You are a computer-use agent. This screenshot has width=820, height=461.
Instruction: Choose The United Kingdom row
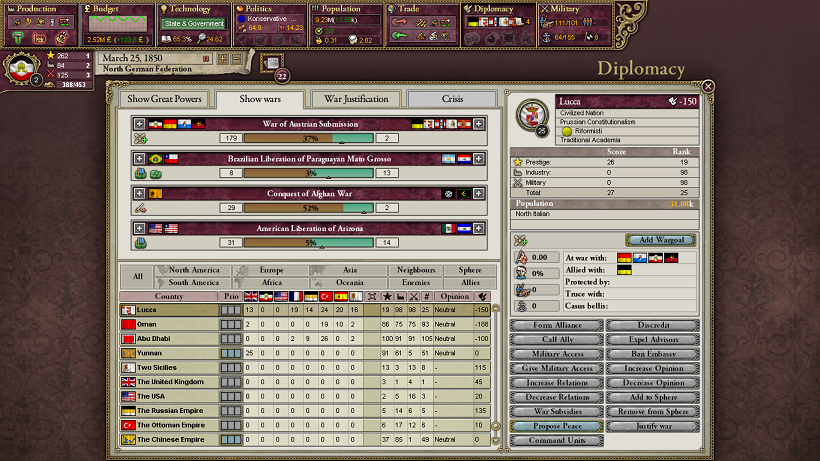coord(168,382)
